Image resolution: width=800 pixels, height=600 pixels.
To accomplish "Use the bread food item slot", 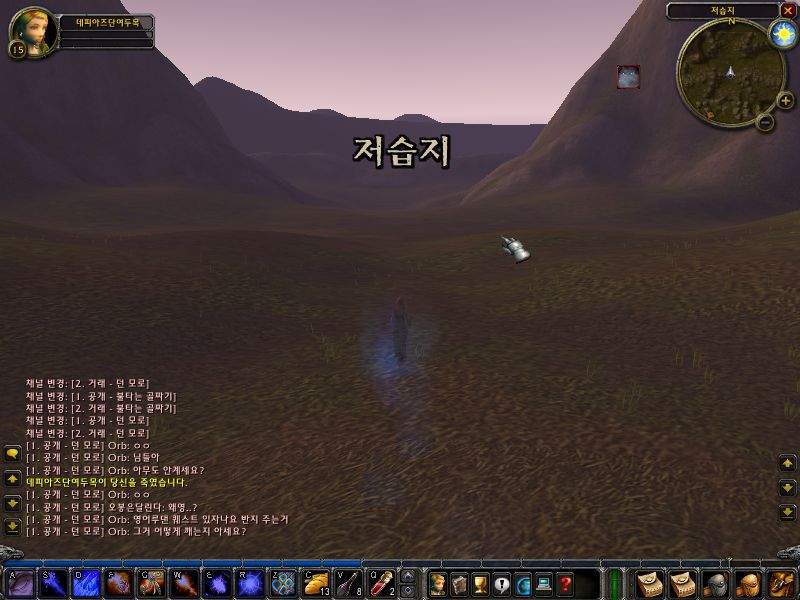I will (316, 583).
